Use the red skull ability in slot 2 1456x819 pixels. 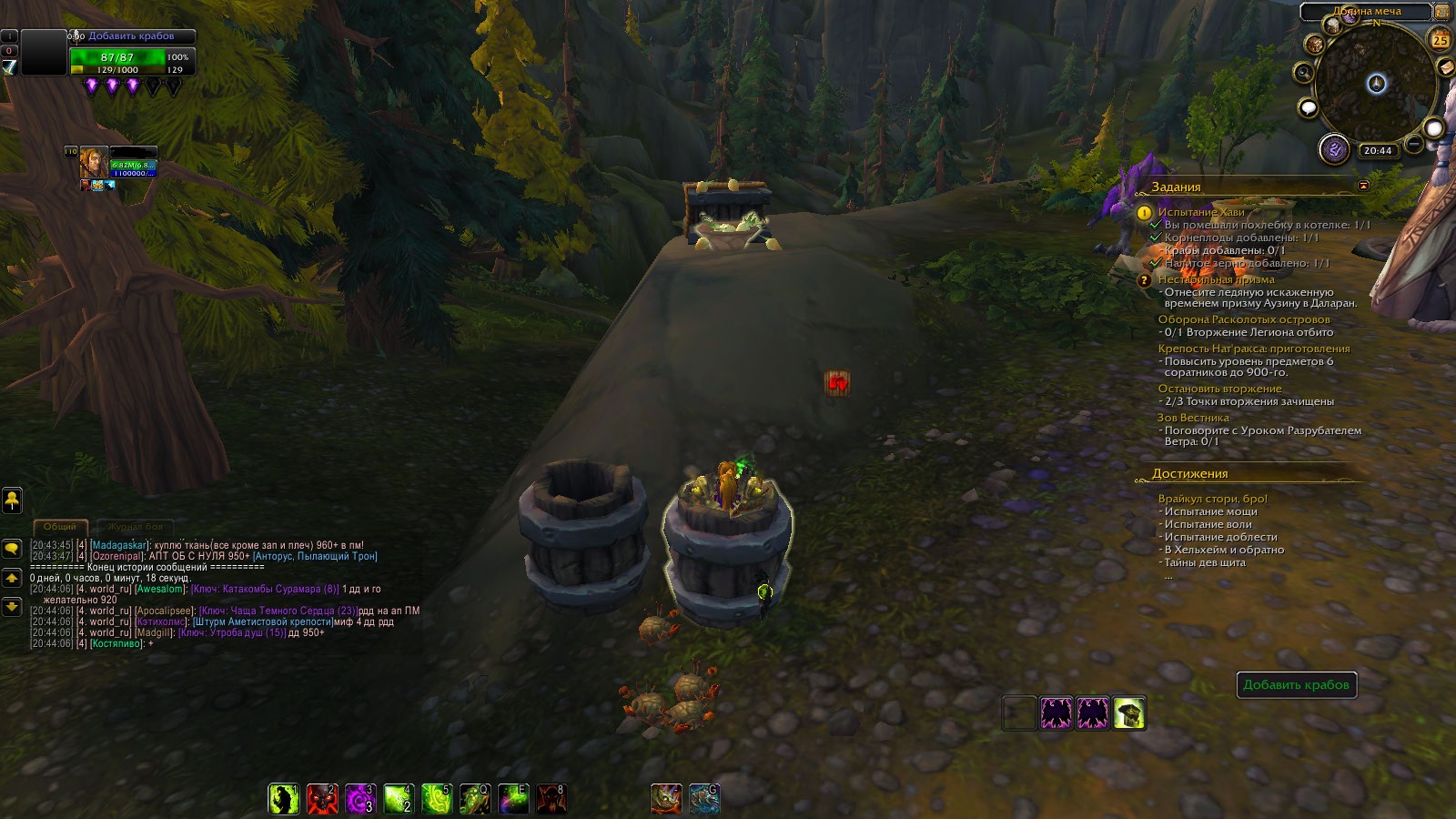322,799
